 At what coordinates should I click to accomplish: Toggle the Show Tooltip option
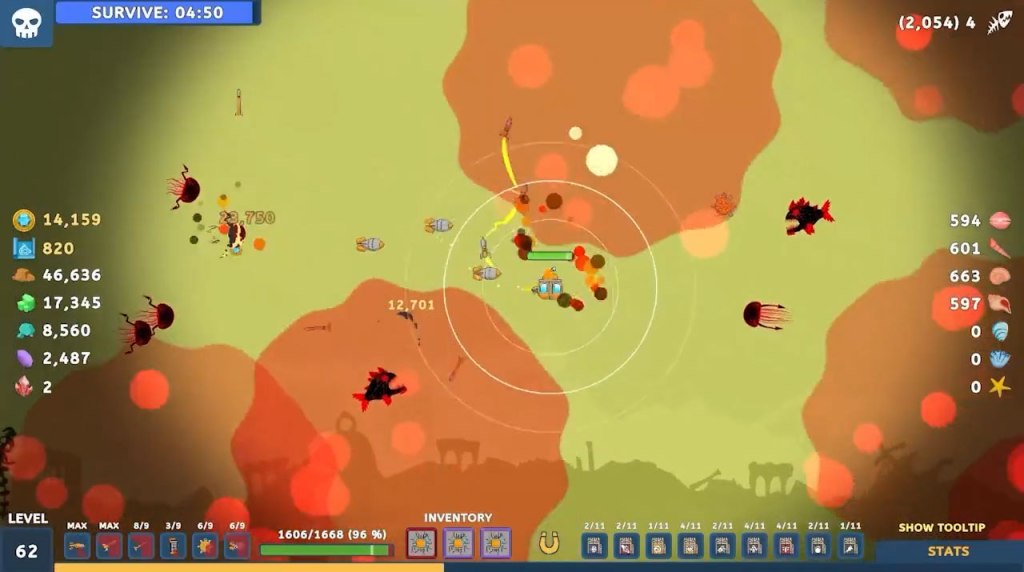point(941,528)
